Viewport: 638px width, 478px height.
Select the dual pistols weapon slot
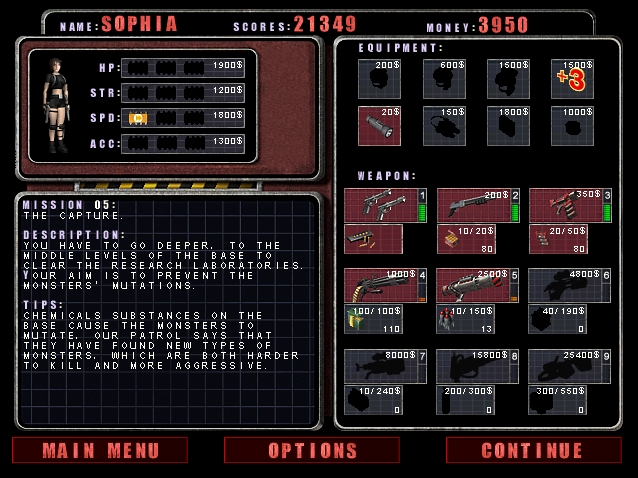pyautogui.click(x=381, y=205)
